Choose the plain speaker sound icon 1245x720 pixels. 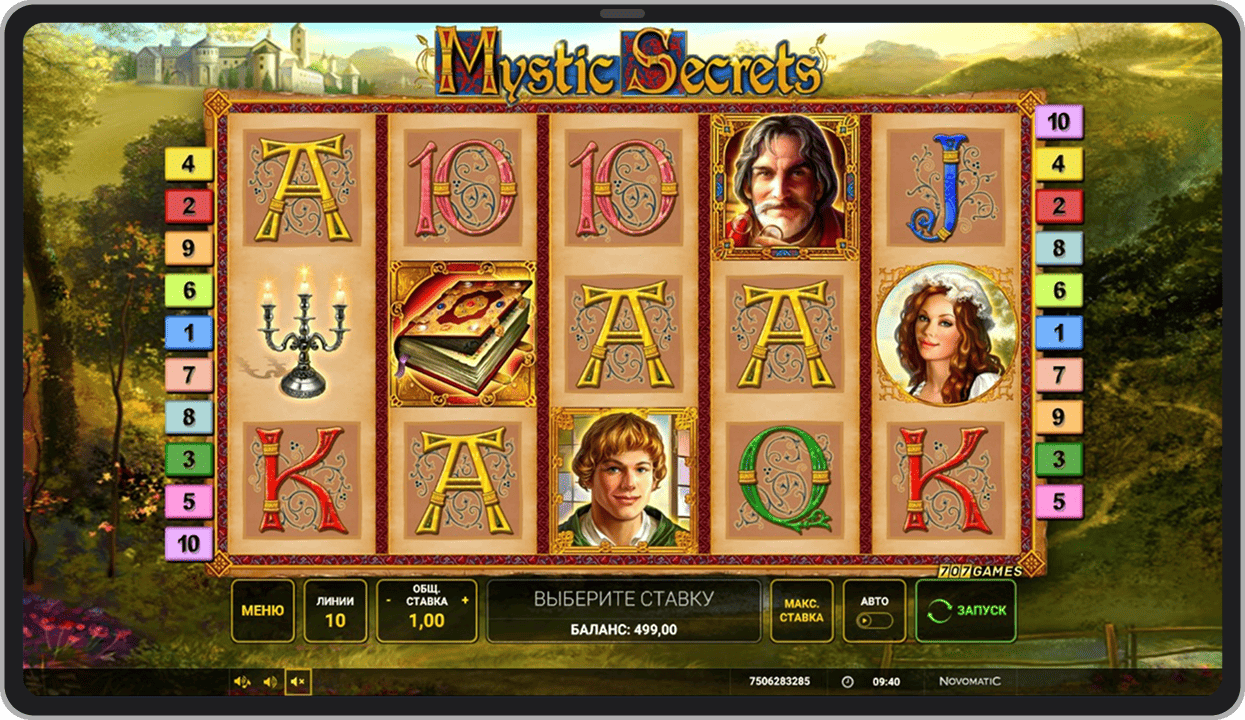coord(270,682)
